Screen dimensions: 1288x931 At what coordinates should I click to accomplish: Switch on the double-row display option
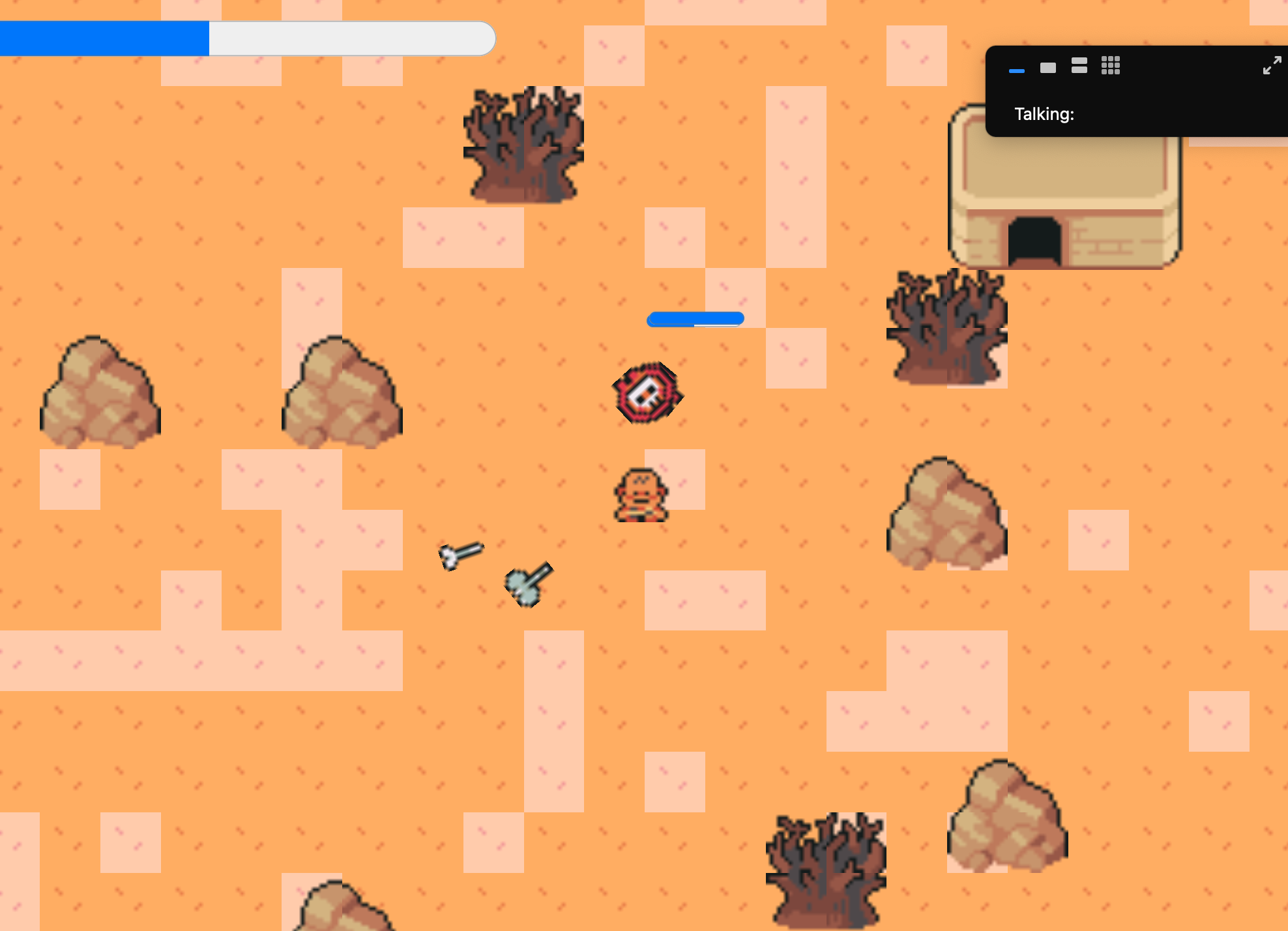[x=1079, y=66]
